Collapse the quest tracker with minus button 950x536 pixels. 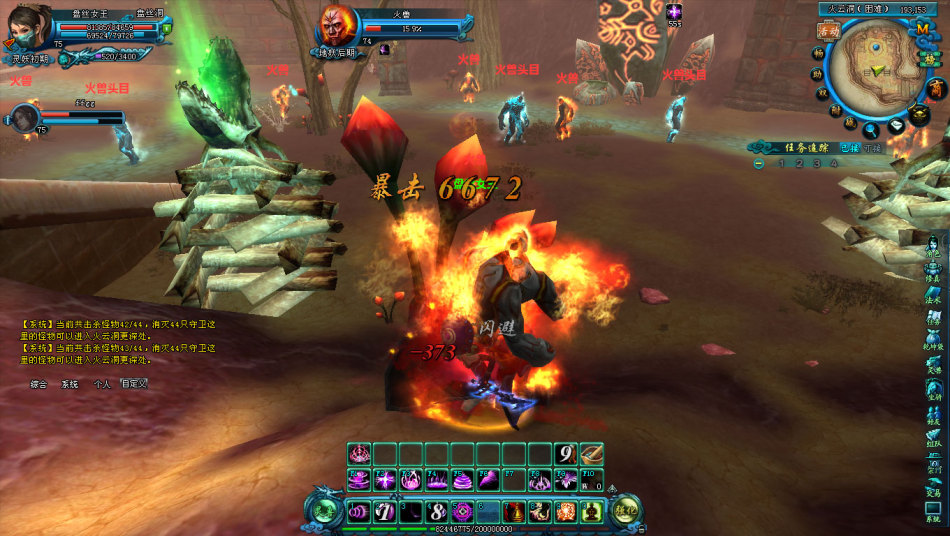click(x=759, y=163)
